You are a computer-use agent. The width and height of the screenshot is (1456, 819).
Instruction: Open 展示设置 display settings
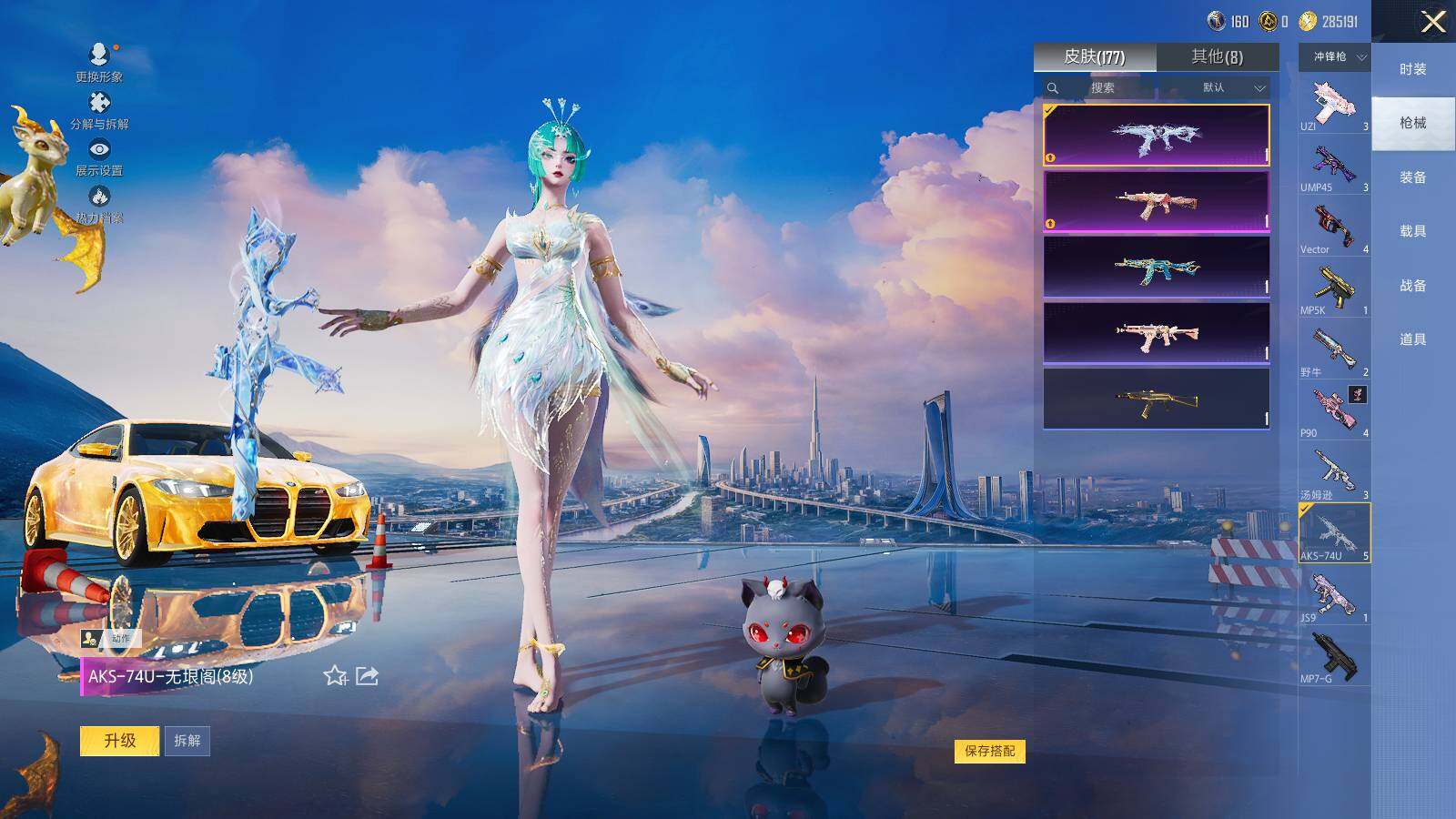pos(99,157)
